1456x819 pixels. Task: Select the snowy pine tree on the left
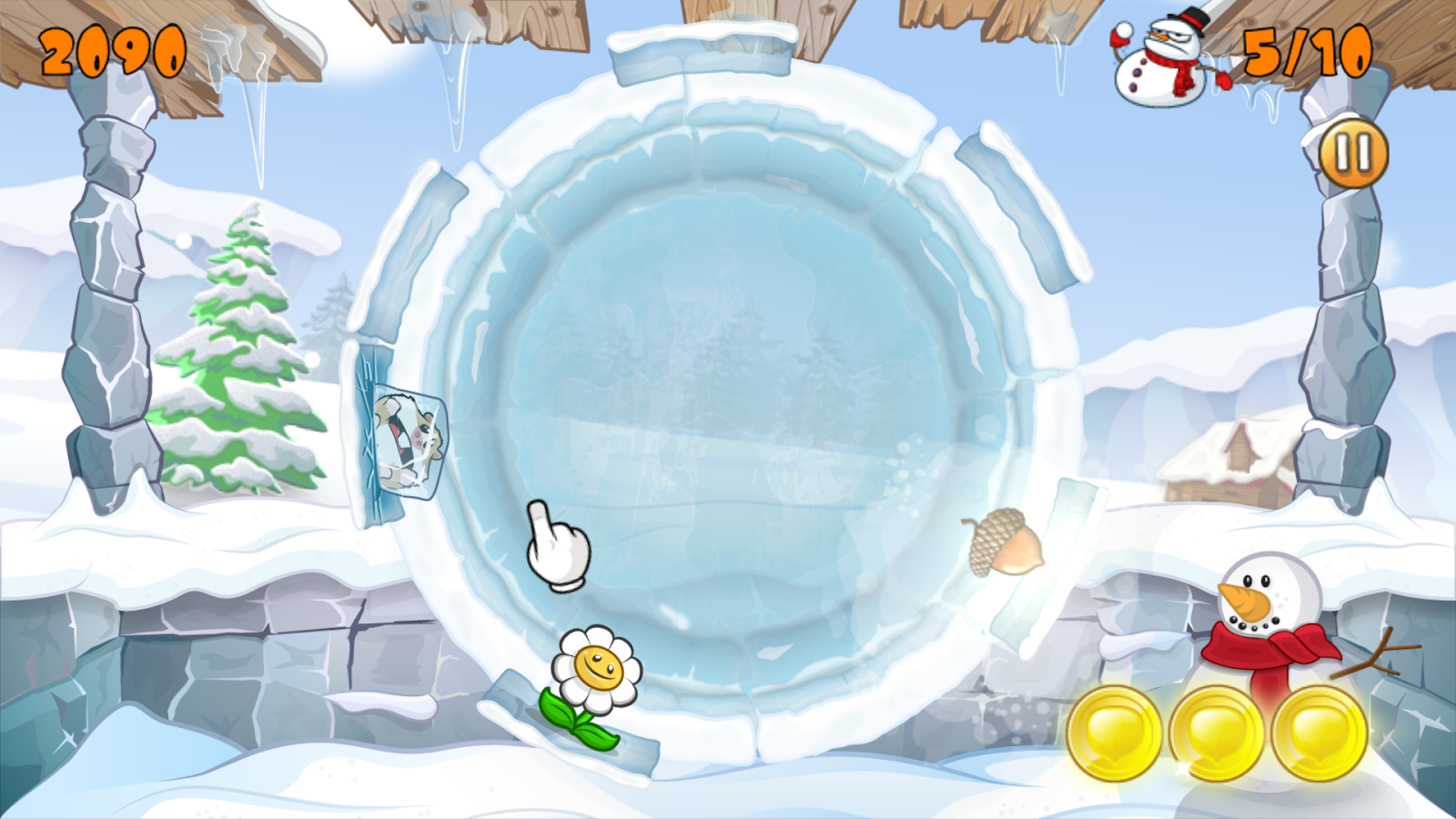pos(232,355)
